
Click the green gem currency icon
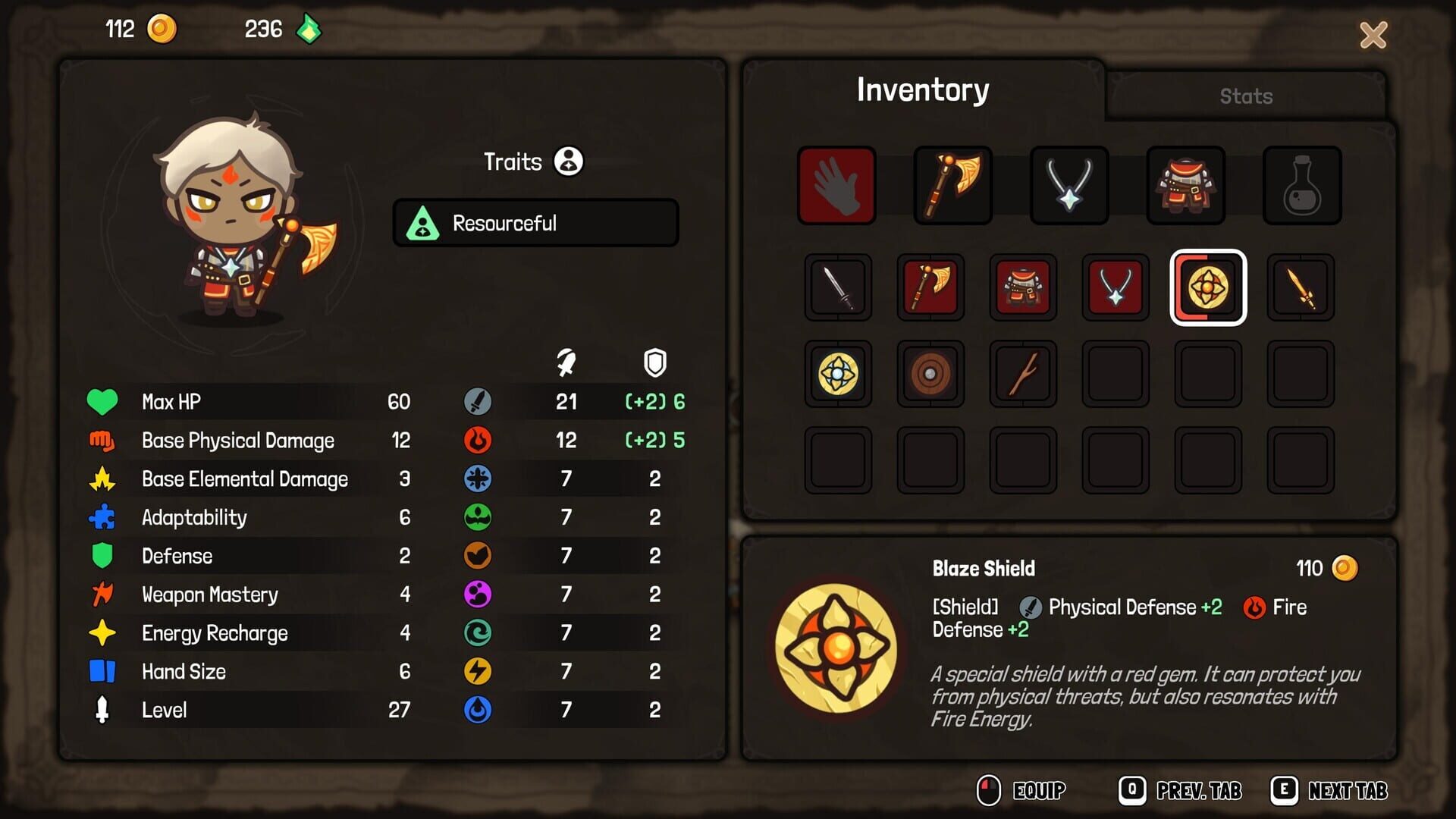click(x=307, y=29)
